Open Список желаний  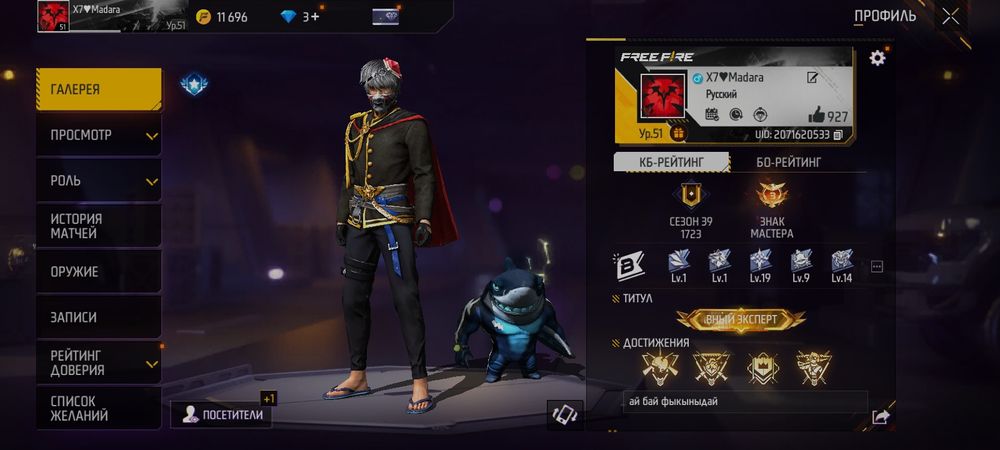click(x=98, y=408)
